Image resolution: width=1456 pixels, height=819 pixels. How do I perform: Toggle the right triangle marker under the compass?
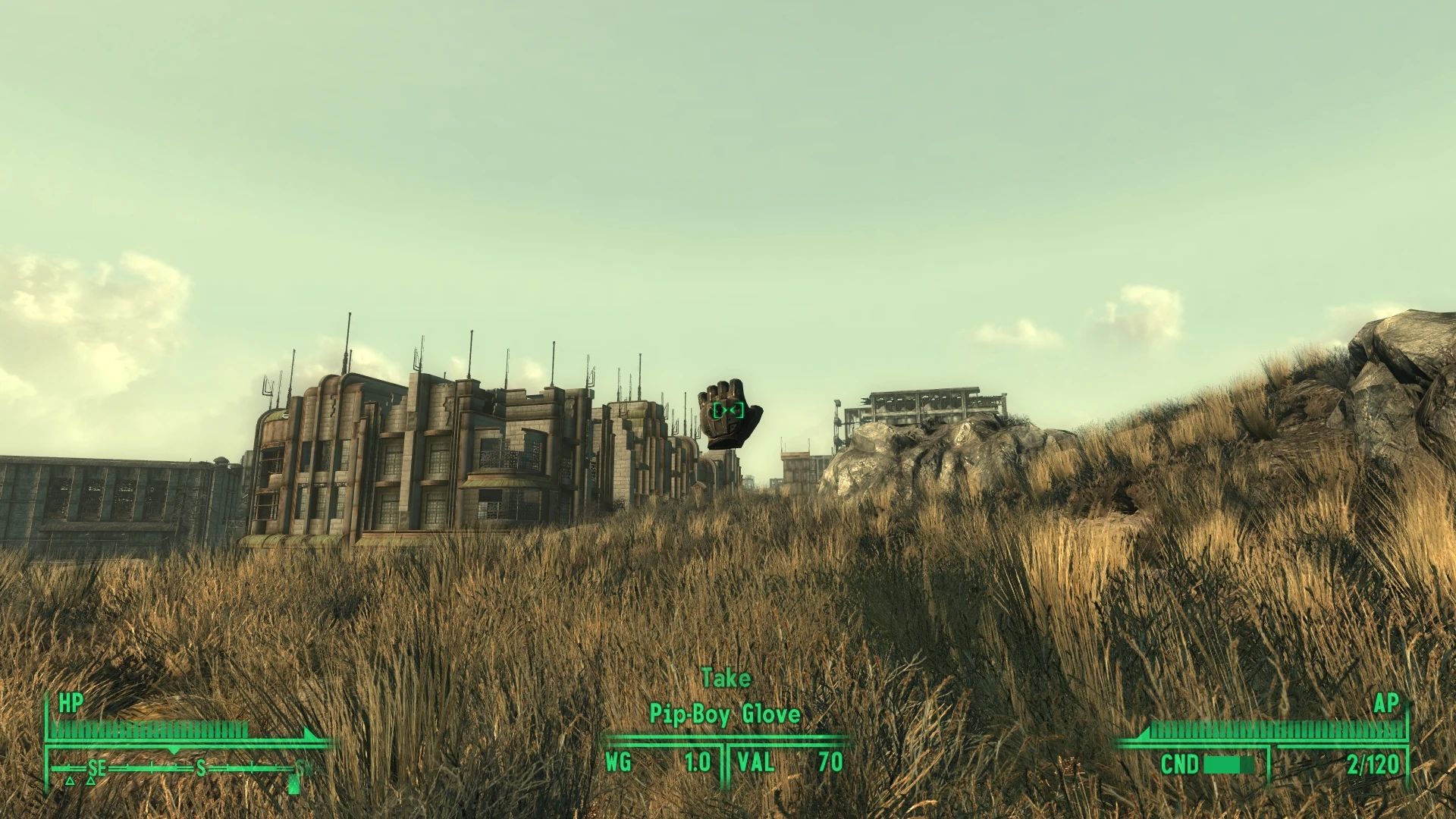pyautogui.click(x=91, y=783)
